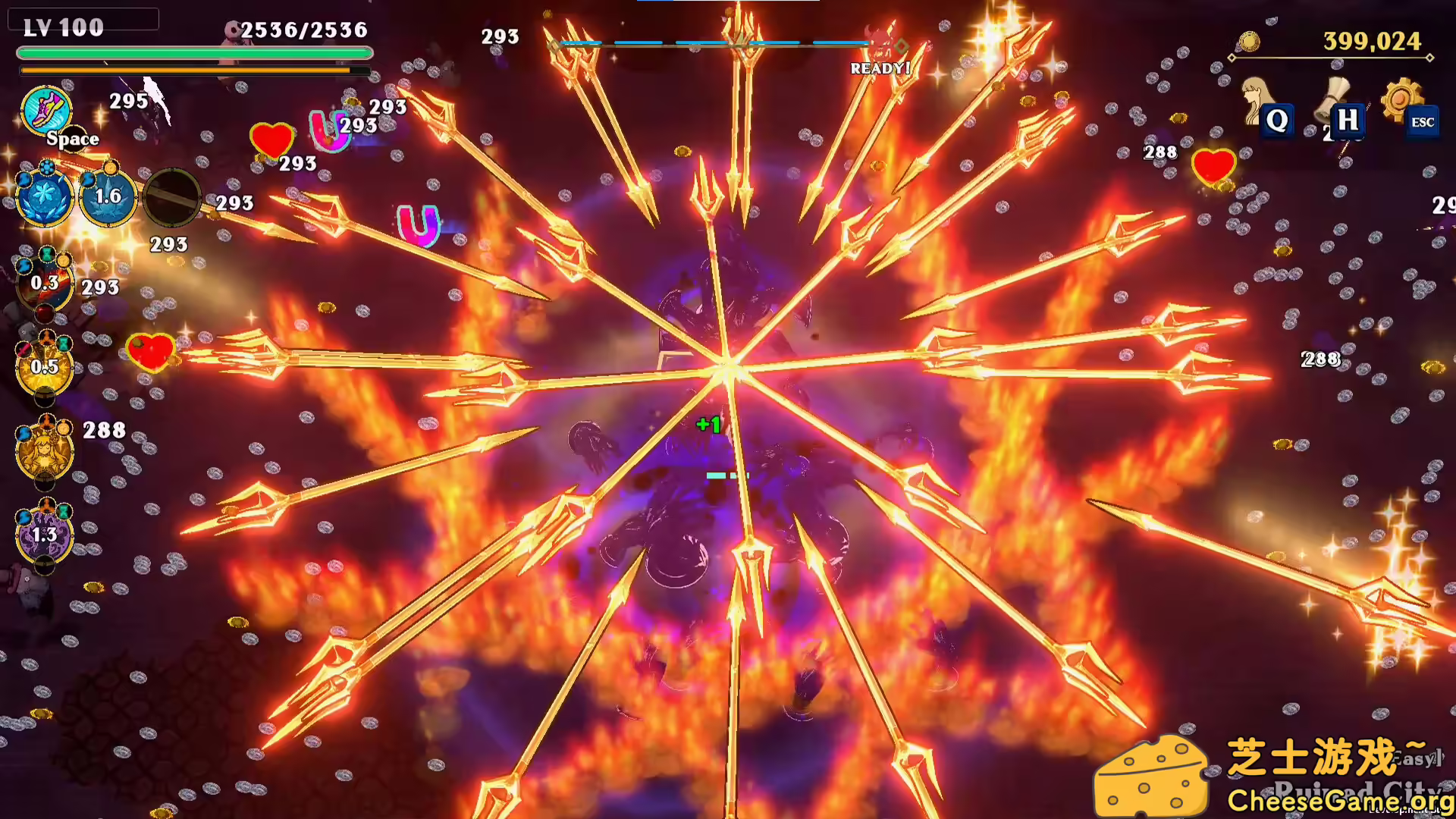
Task: Activate the blue ice crystal skill
Action: click(43, 196)
